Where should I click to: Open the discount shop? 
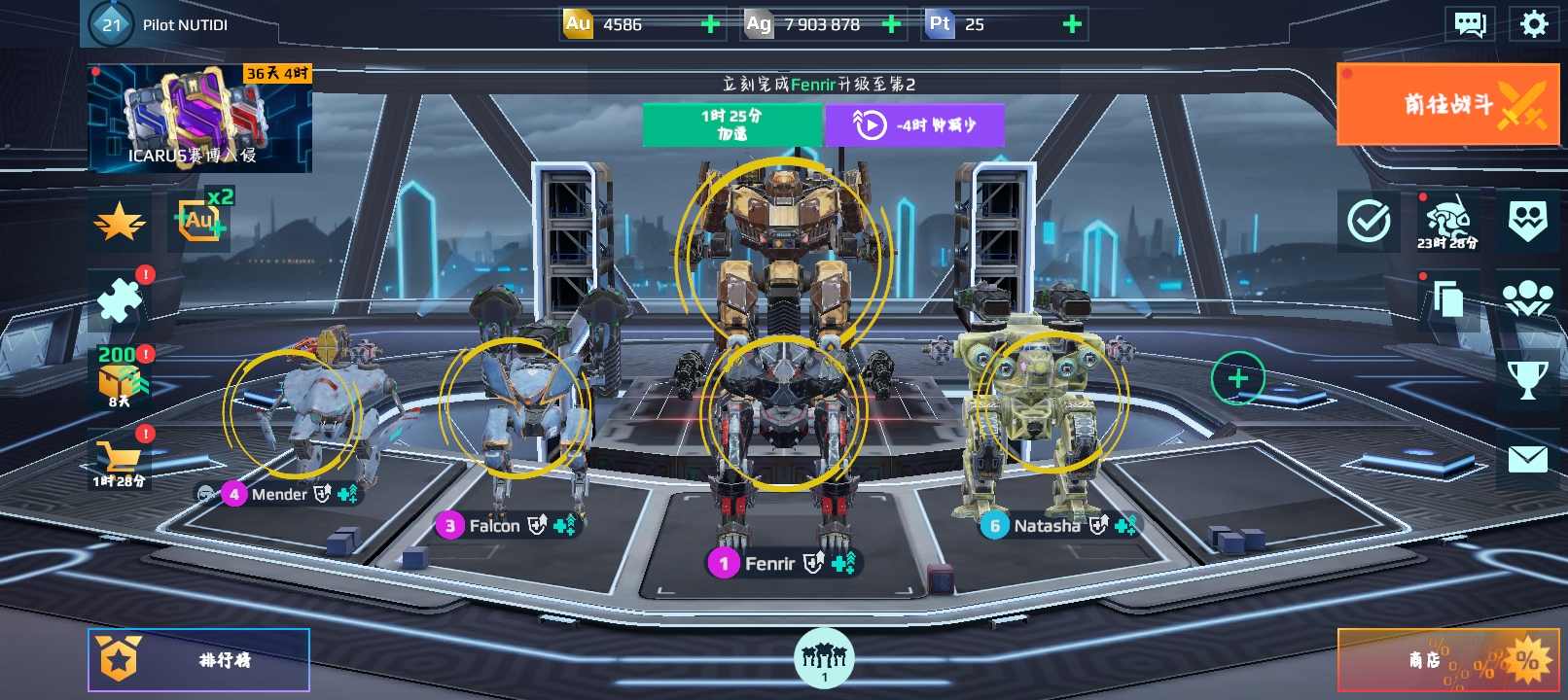pyautogui.click(x=1447, y=660)
